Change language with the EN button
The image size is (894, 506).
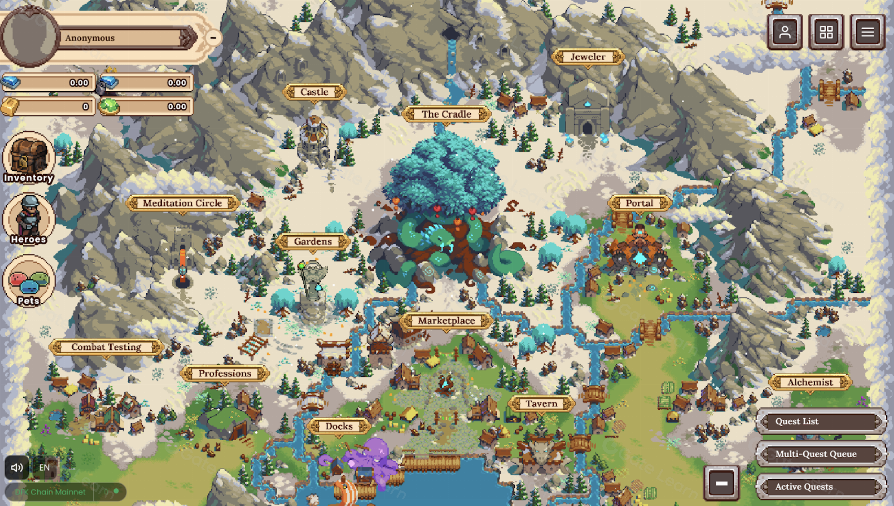(44, 467)
